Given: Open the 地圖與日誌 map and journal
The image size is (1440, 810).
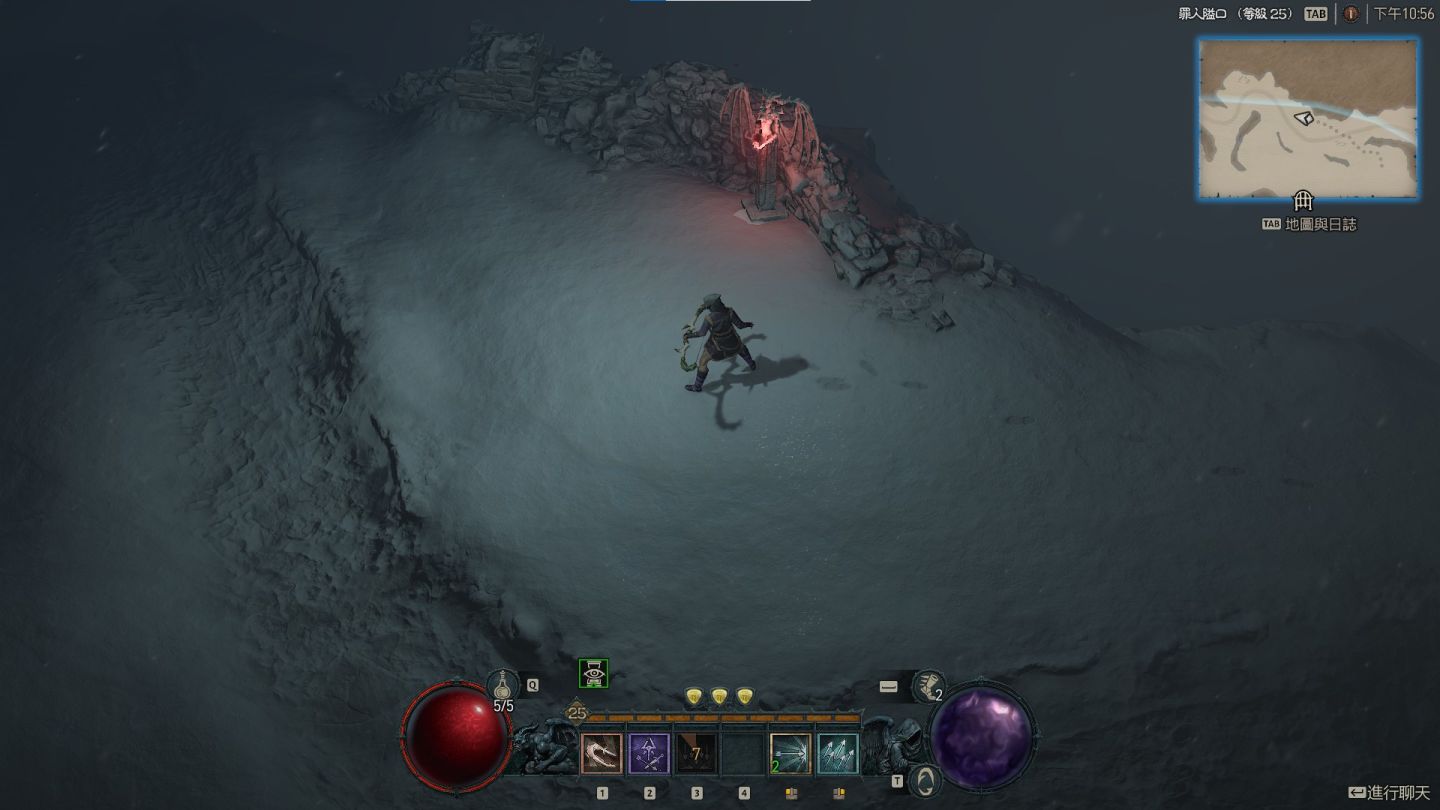Looking at the screenshot, I should tap(1310, 225).
